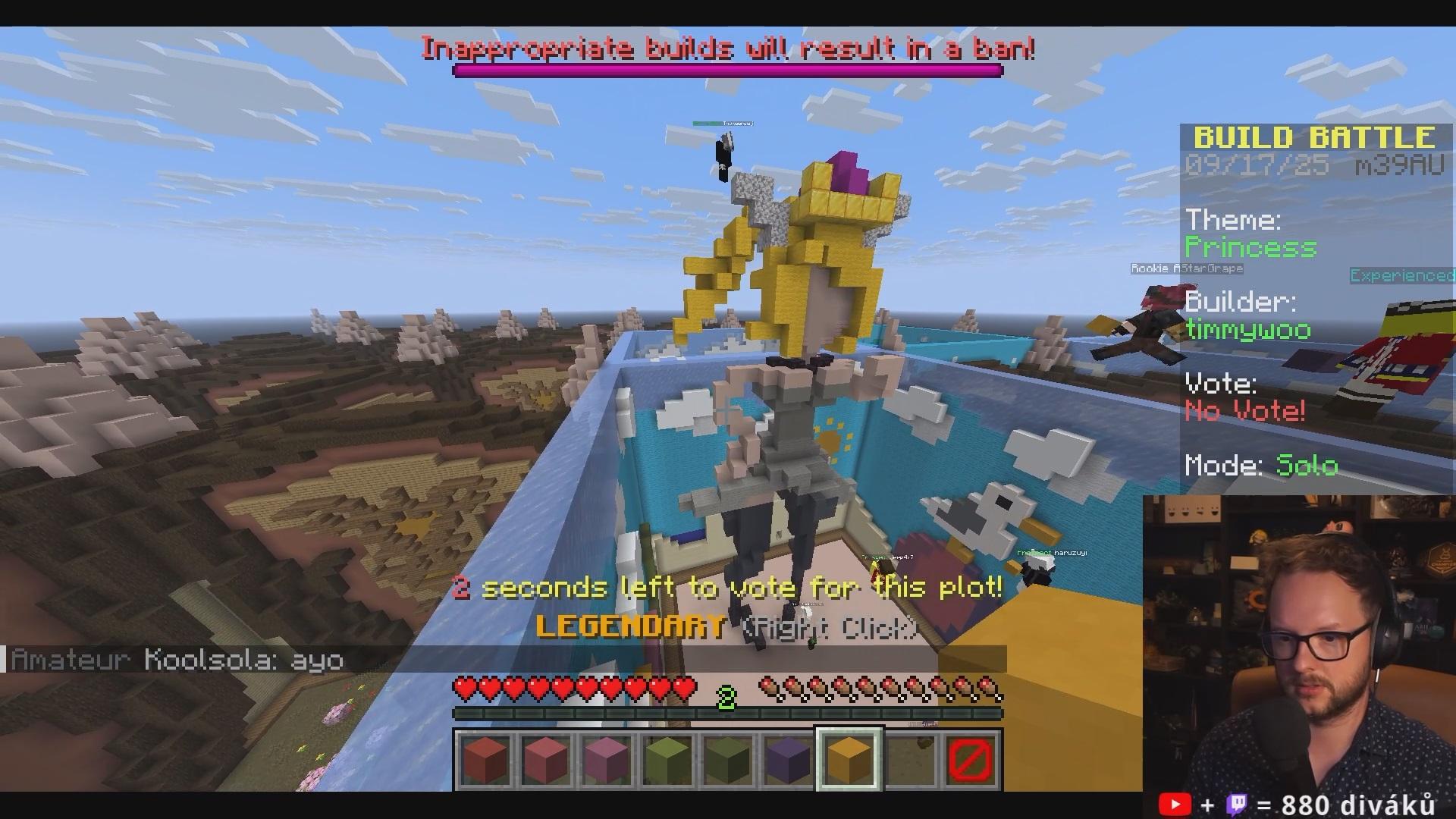Select the purple terracotta hotbar slot
1456x819 pixels.
pyautogui.click(x=789, y=759)
